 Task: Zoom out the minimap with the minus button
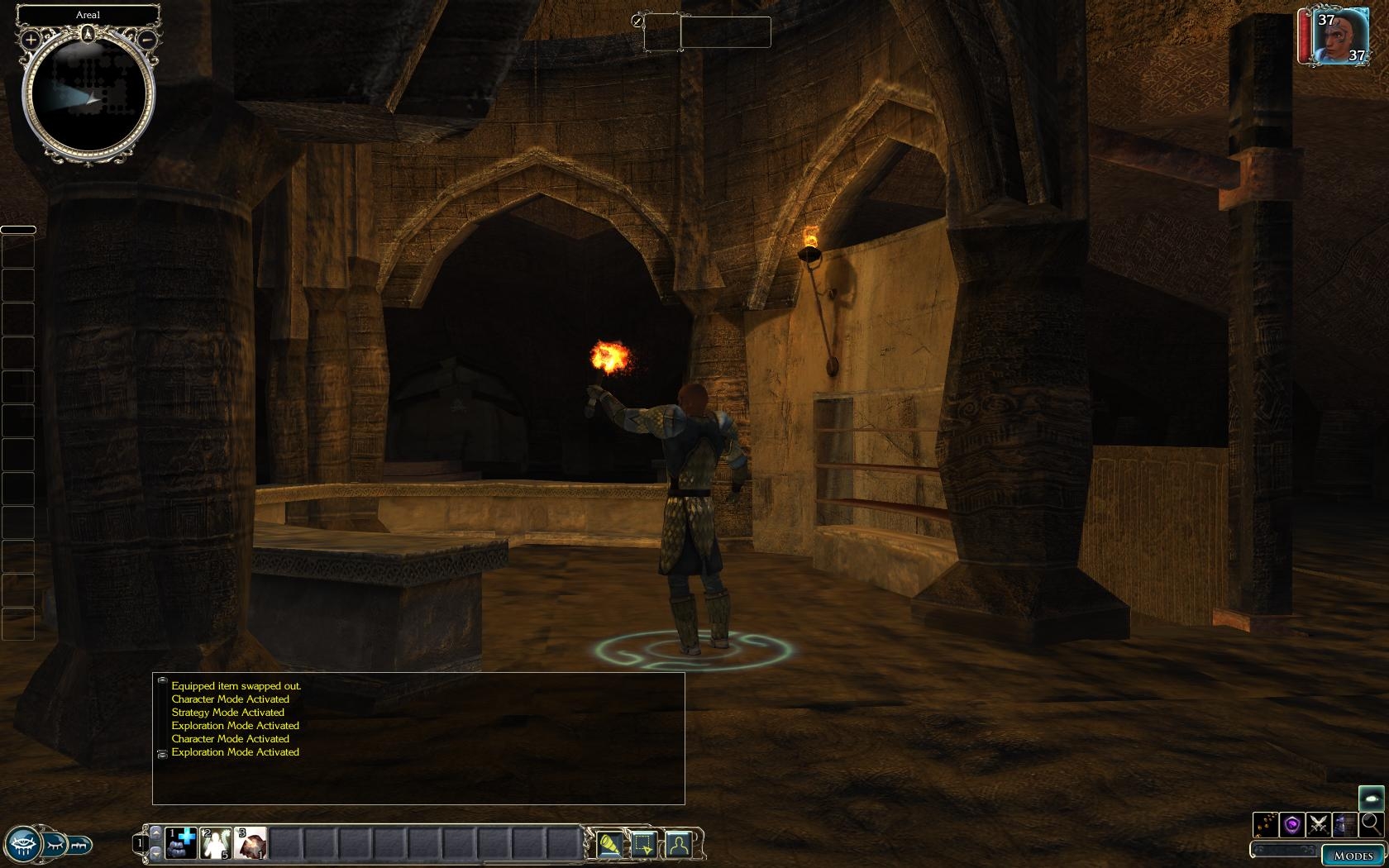[147, 39]
